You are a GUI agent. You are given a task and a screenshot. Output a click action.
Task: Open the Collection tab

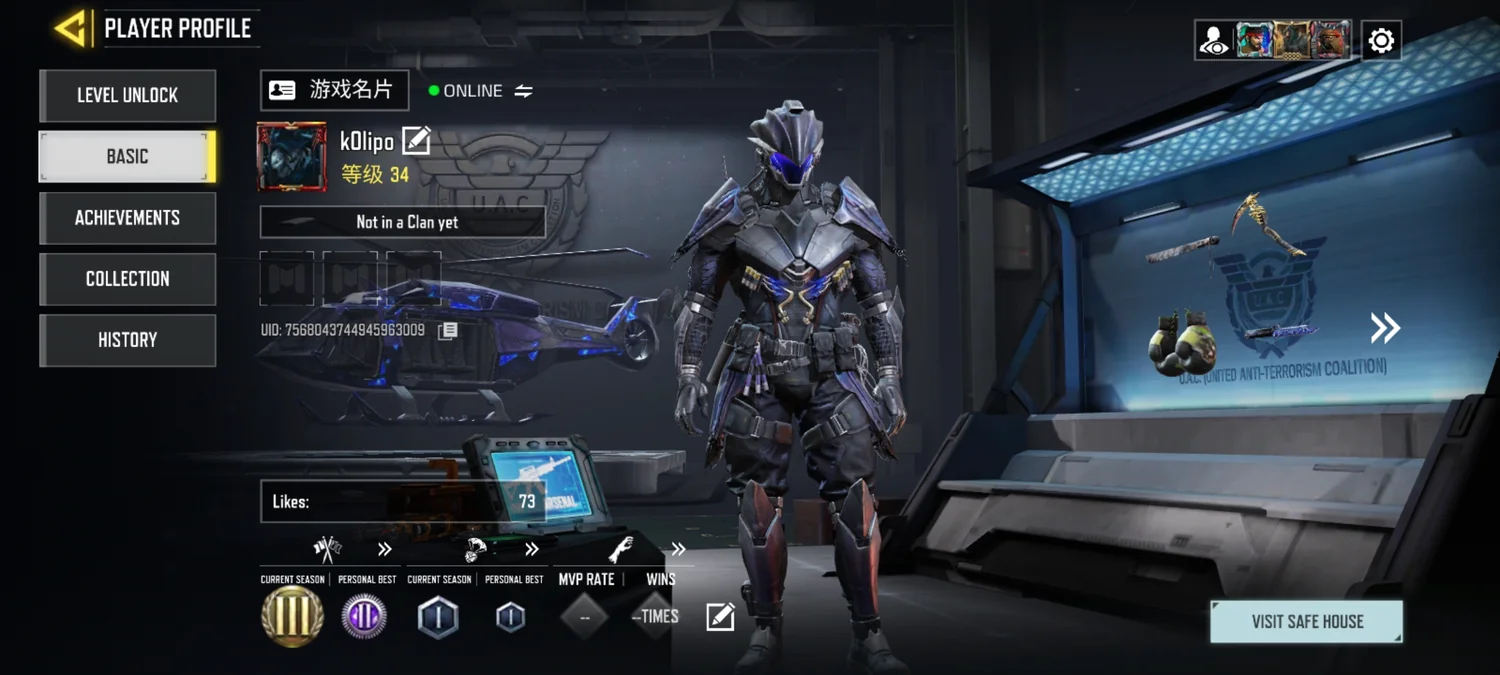coord(127,279)
